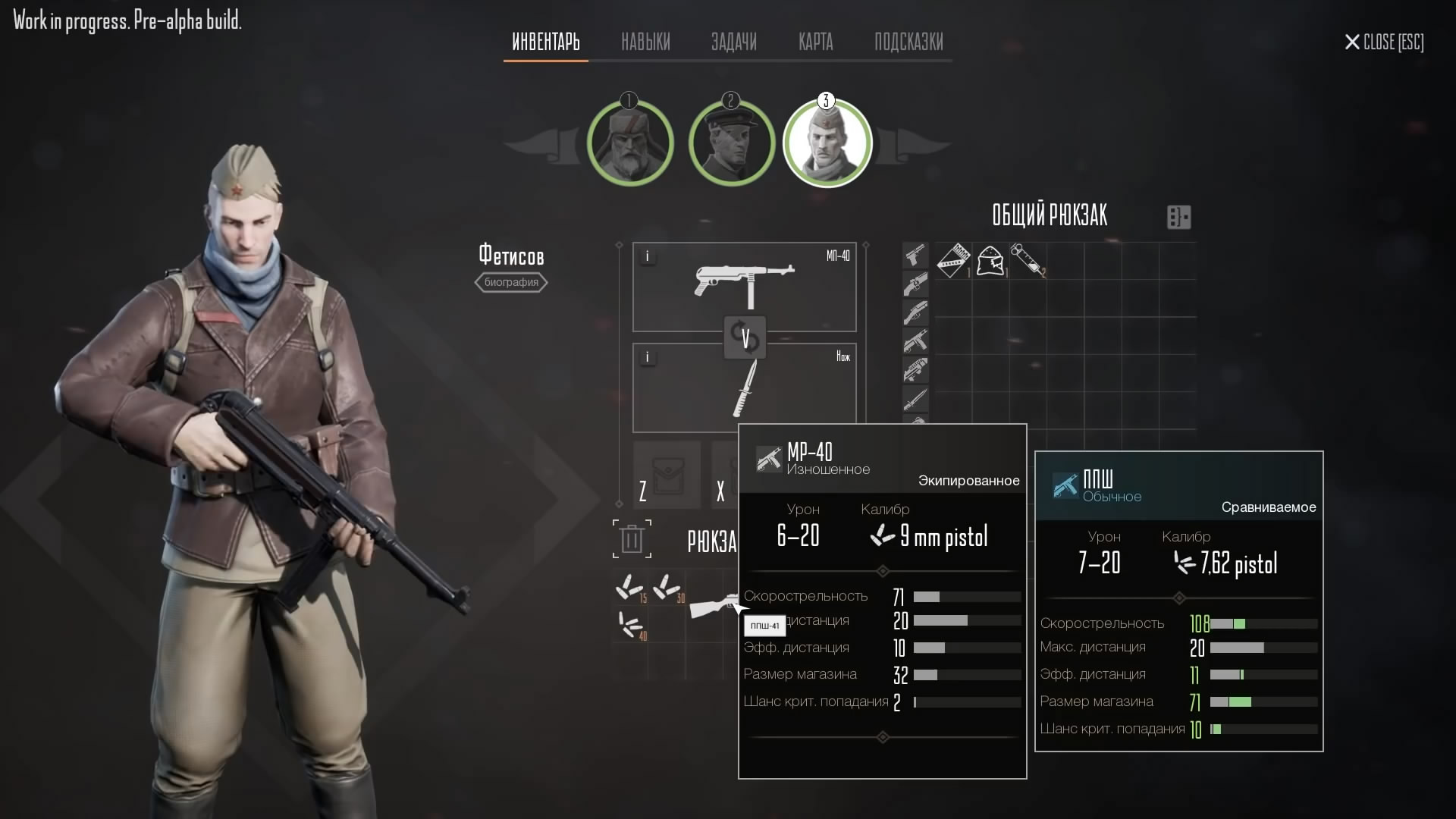This screenshot has width=1456, height=819.
Task: Select the pistol filter icon in backpack sidebar
Action: pyautogui.click(x=915, y=256)
